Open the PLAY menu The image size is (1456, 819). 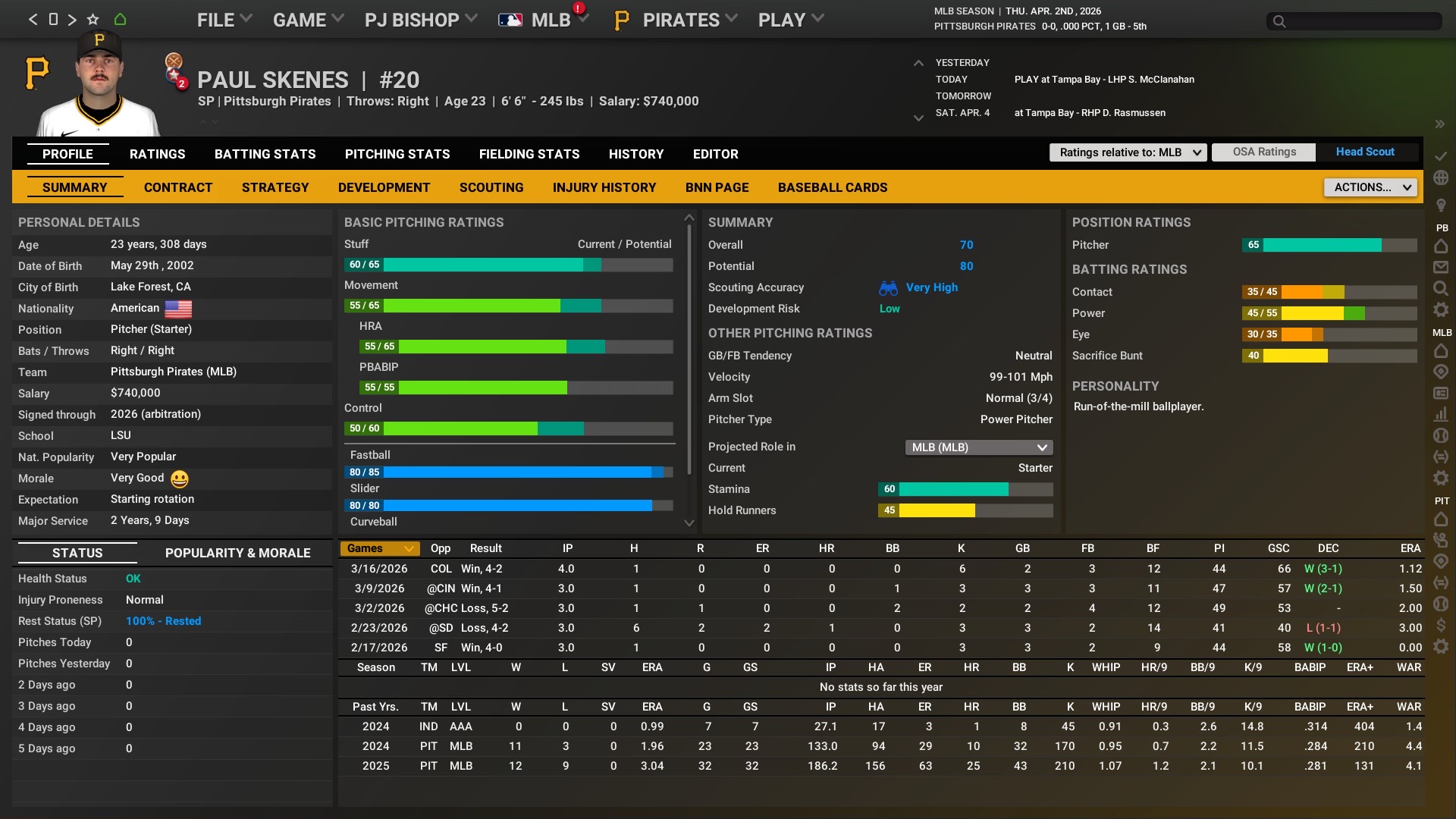point(790,20)
